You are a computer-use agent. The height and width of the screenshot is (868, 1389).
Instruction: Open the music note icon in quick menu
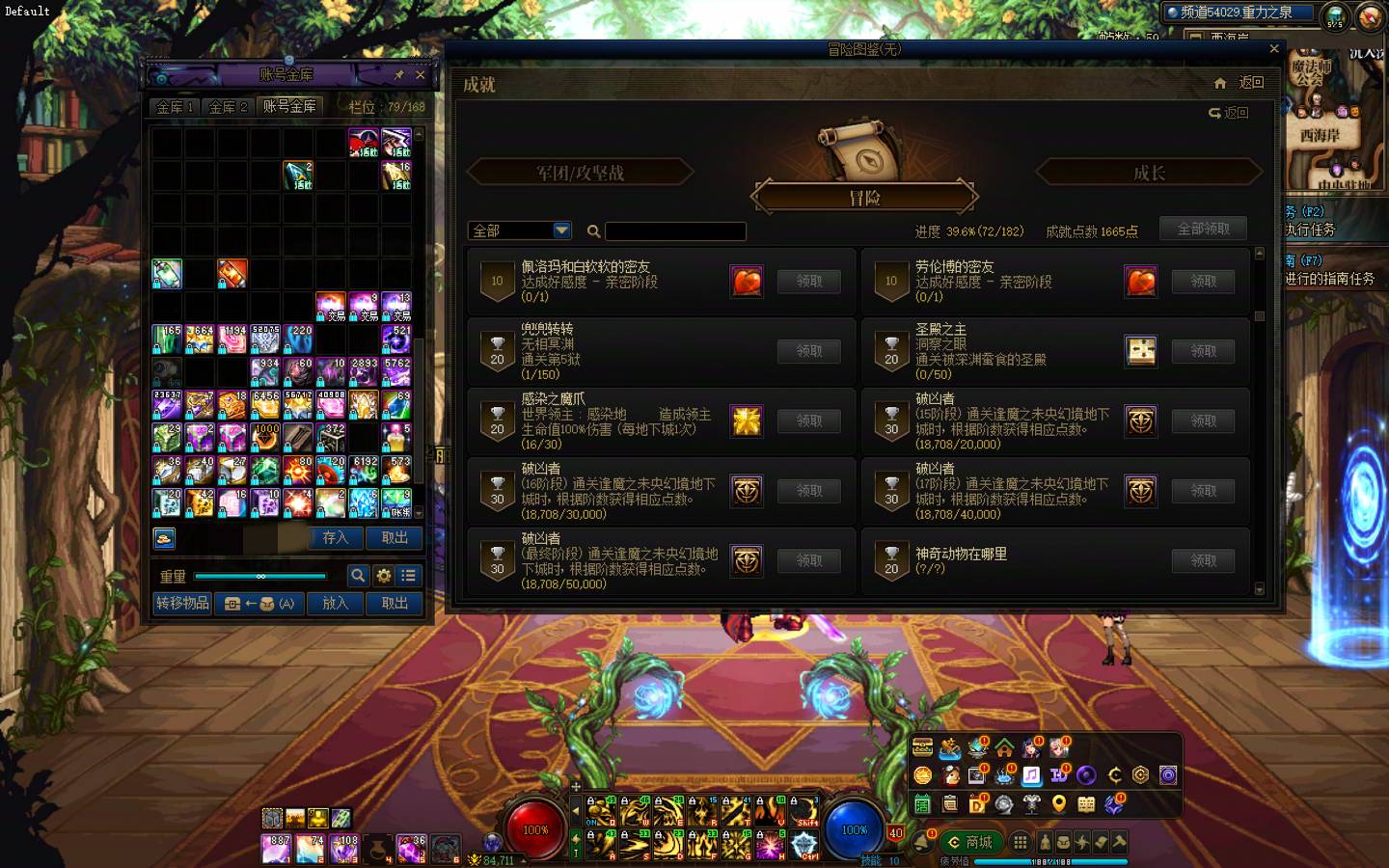[x=1032, y=773]
